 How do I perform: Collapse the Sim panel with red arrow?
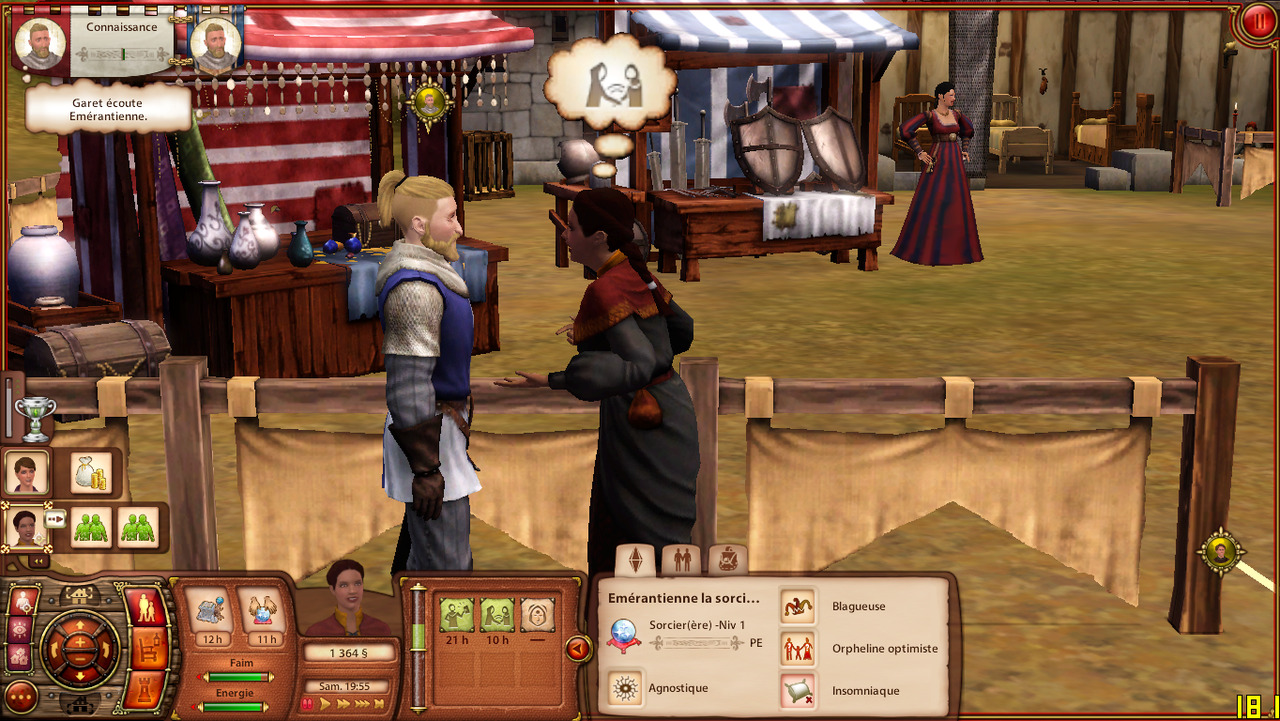(578, 649)
